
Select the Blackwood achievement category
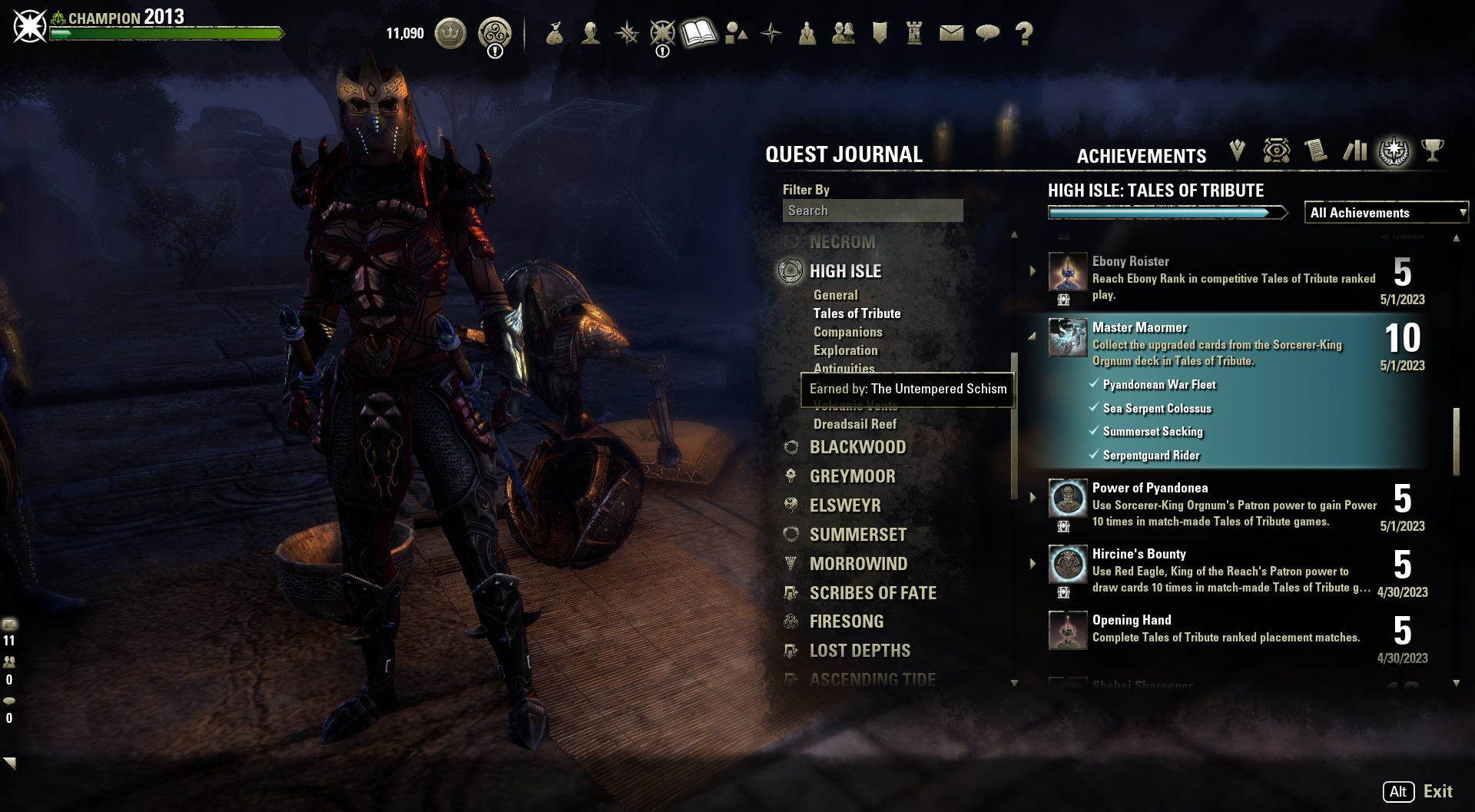(x=857, y=447)
